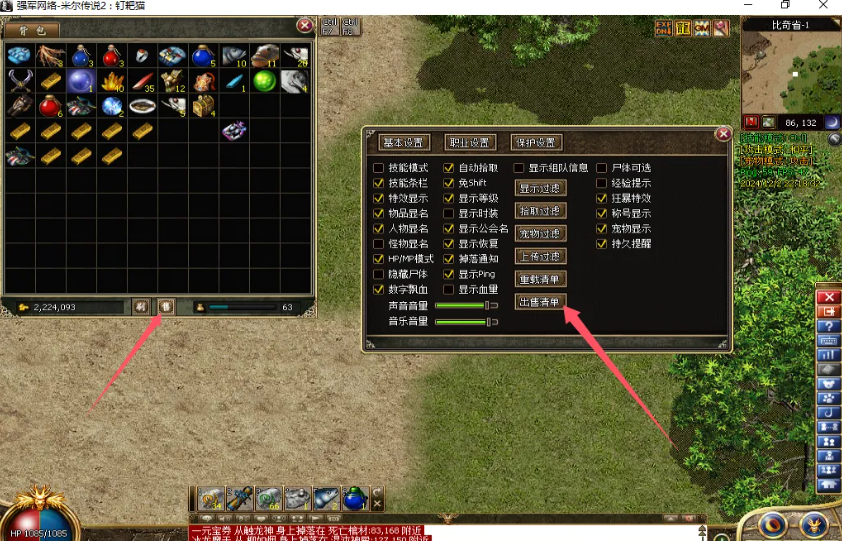Screen dimensions: 842x541
Task: Close the settings panel
Action: pos(723,133)
